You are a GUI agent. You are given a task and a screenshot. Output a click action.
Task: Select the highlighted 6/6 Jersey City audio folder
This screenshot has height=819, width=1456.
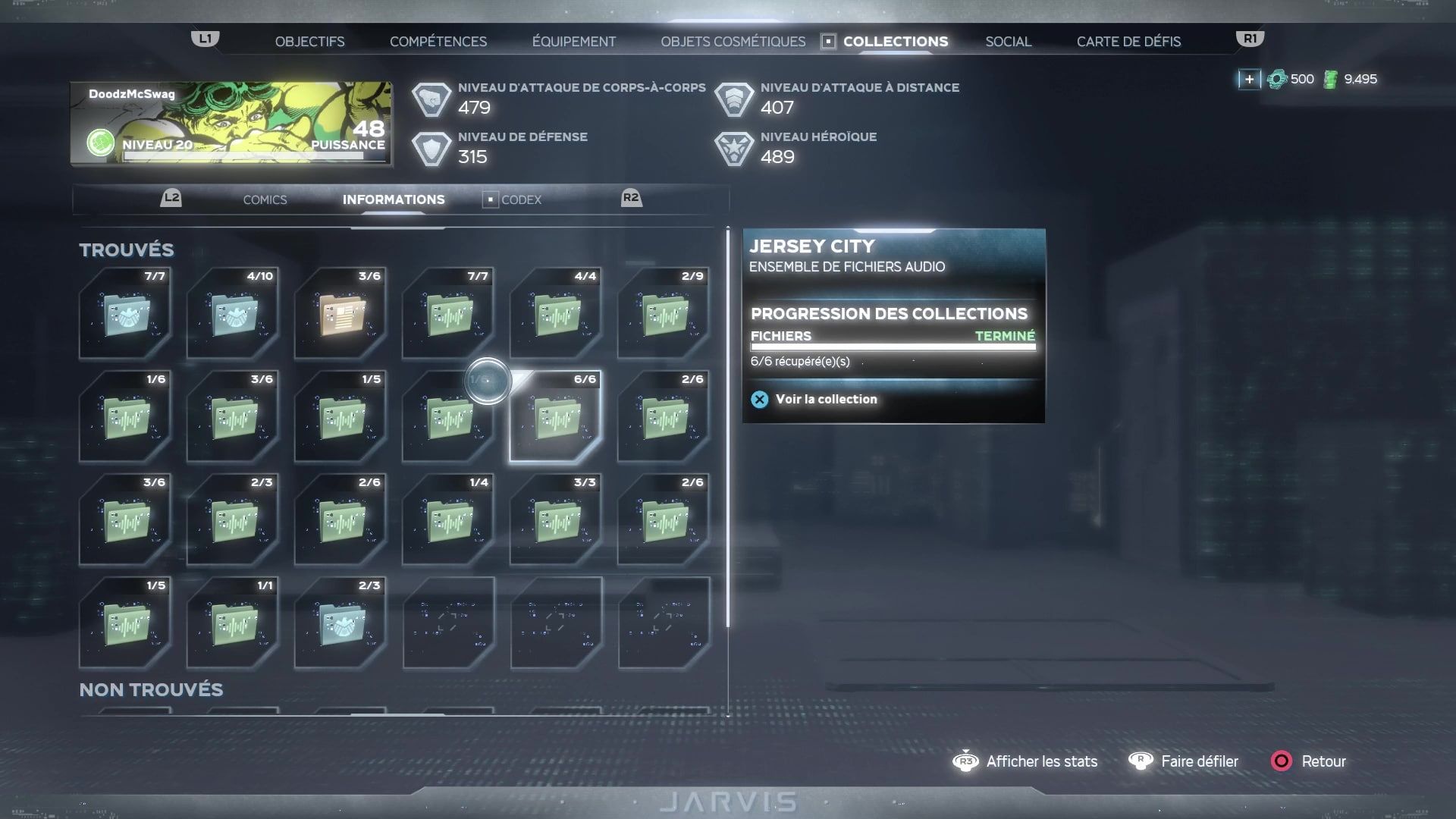556,419
